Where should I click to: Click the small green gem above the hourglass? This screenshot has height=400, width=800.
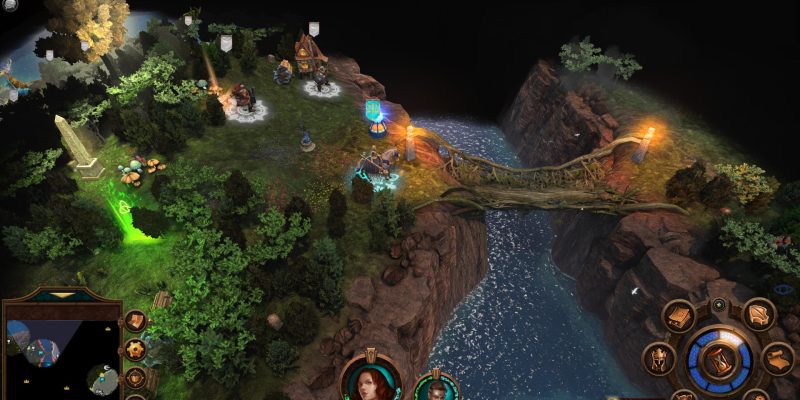(718, 304)
